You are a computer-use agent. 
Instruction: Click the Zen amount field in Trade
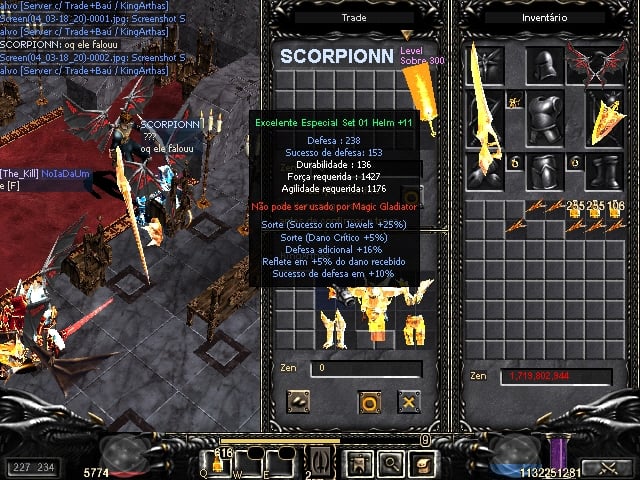pyautogui.click(x=365, y=369)
